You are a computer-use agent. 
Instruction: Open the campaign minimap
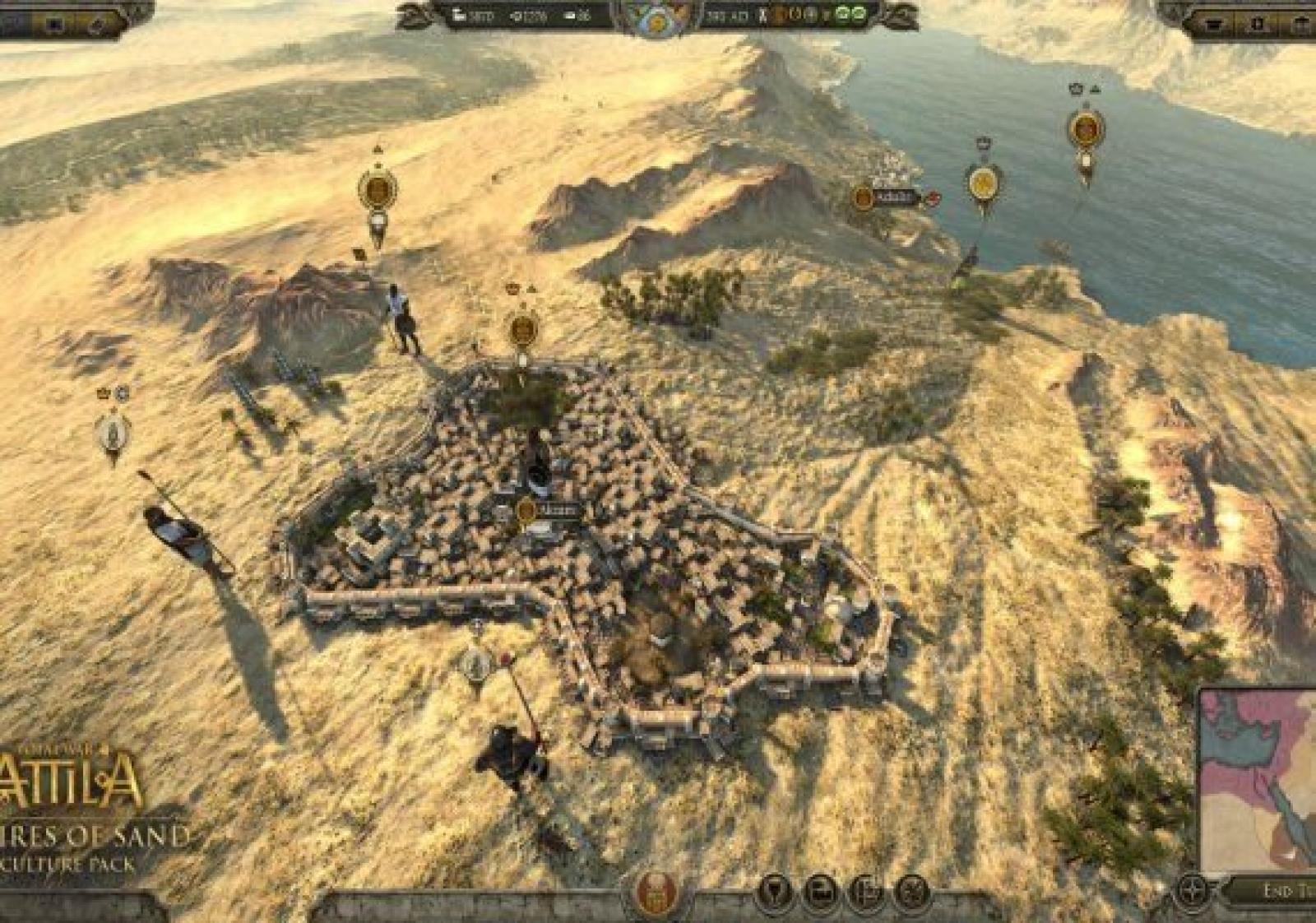(x=1258, y=779)
